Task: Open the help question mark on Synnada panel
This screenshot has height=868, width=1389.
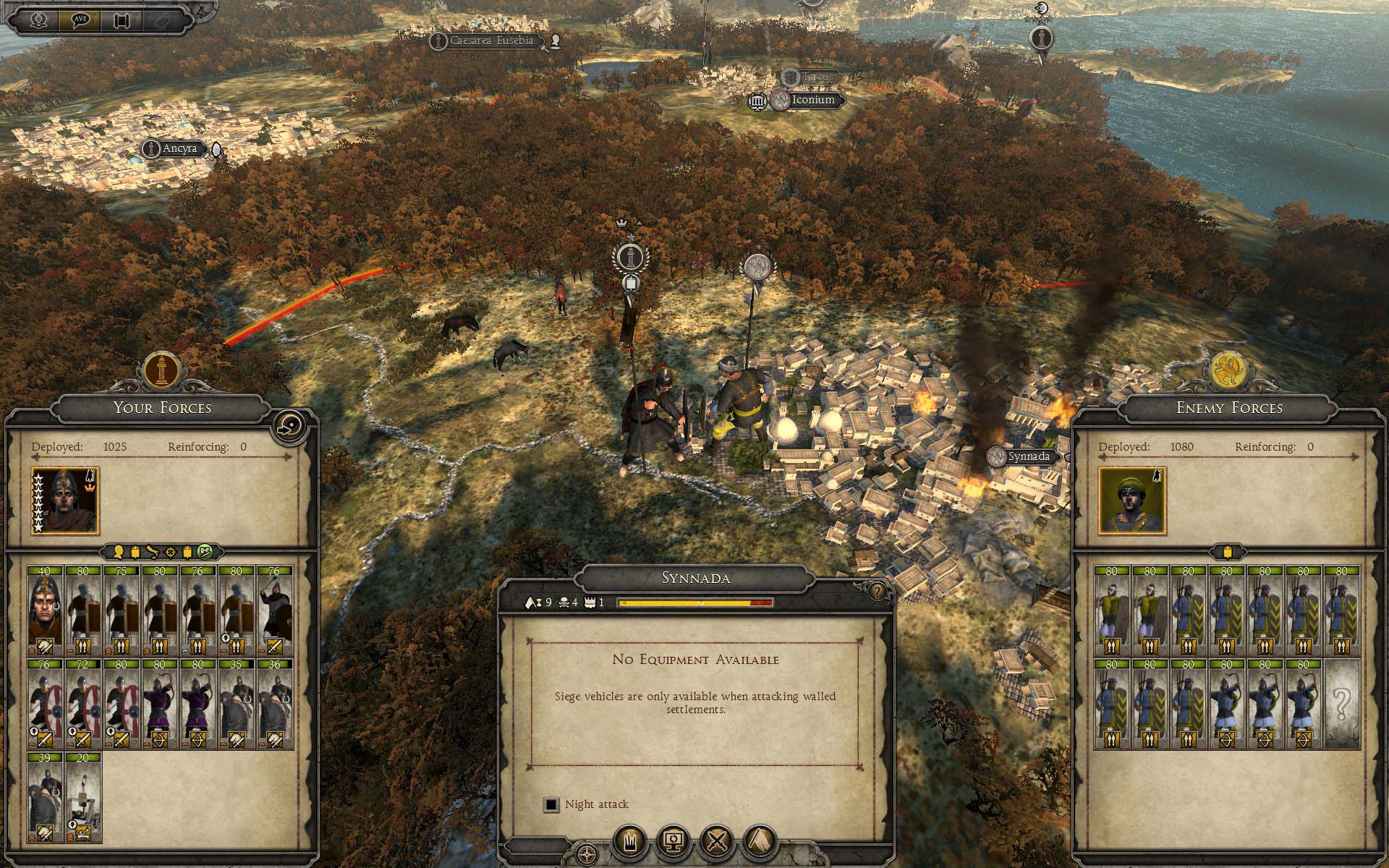Action: (877, 592)
